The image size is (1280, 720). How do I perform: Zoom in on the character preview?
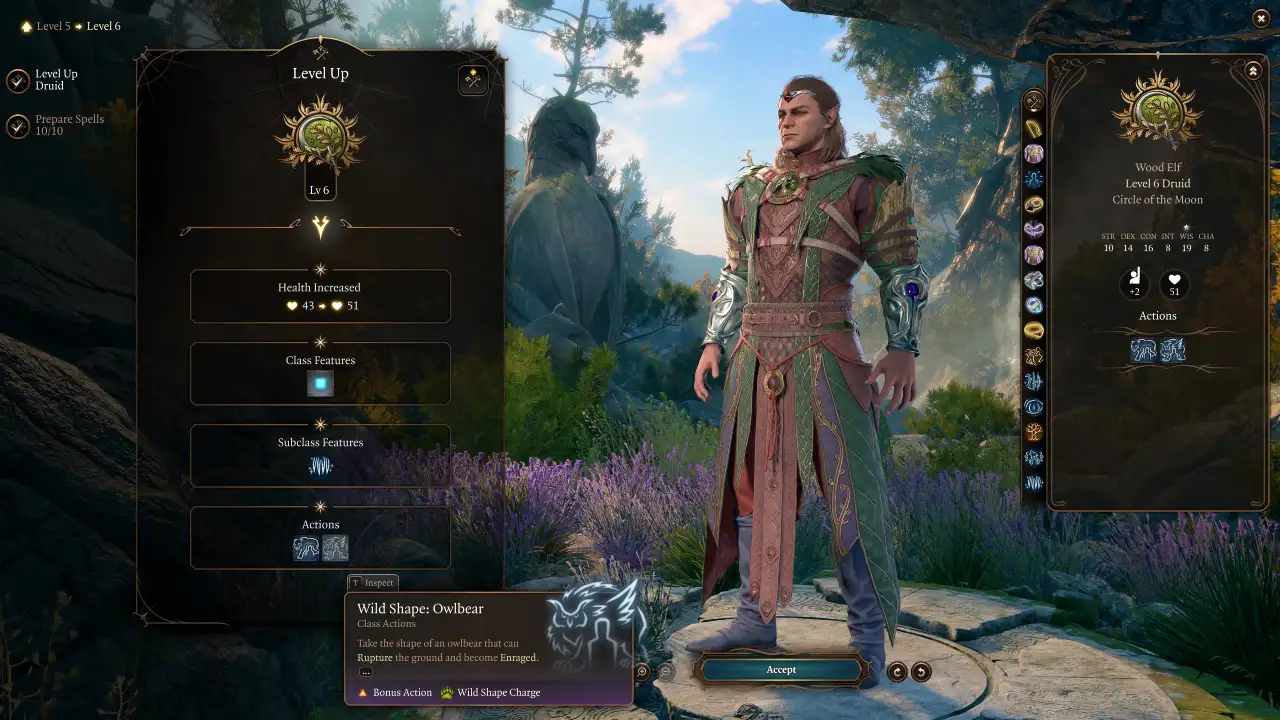click(642, 672)
